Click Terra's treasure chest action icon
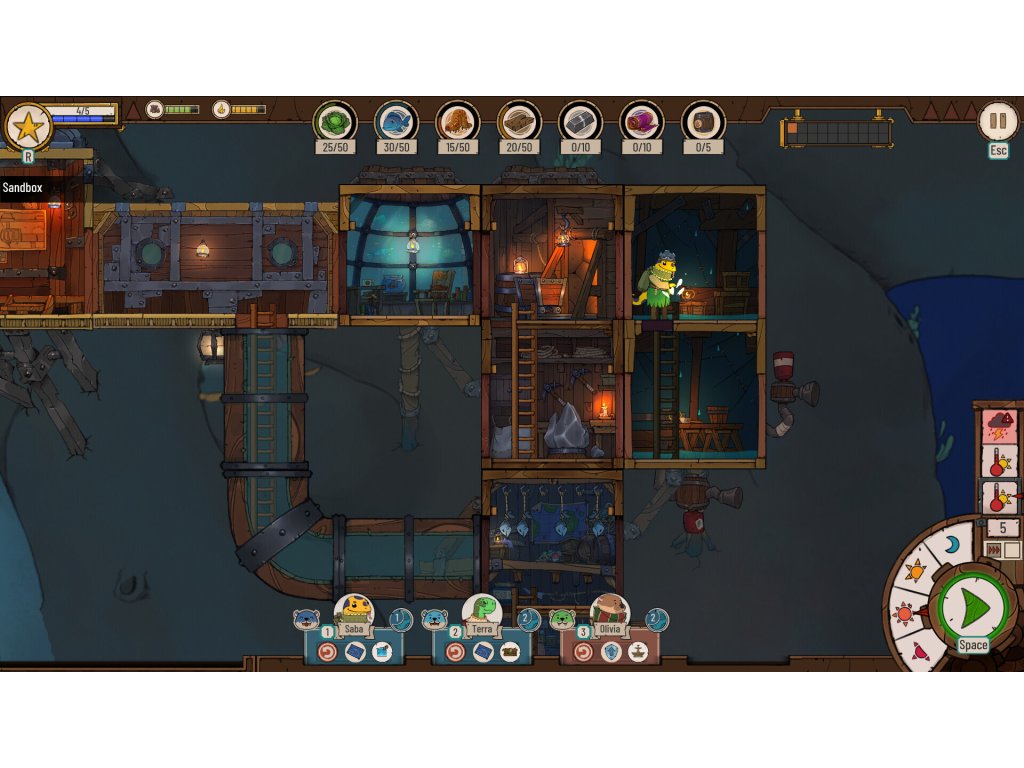The image size is (1024, 768). click(511, 652)
